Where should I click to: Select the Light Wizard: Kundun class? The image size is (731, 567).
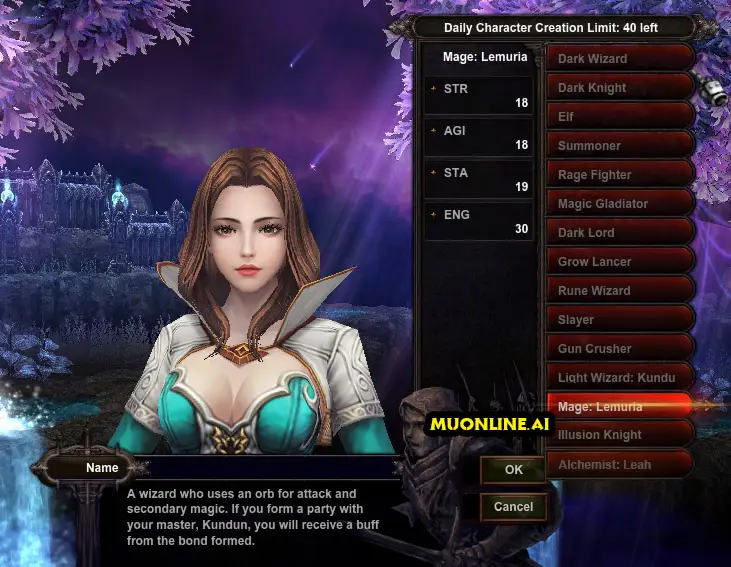click(618, 377)
